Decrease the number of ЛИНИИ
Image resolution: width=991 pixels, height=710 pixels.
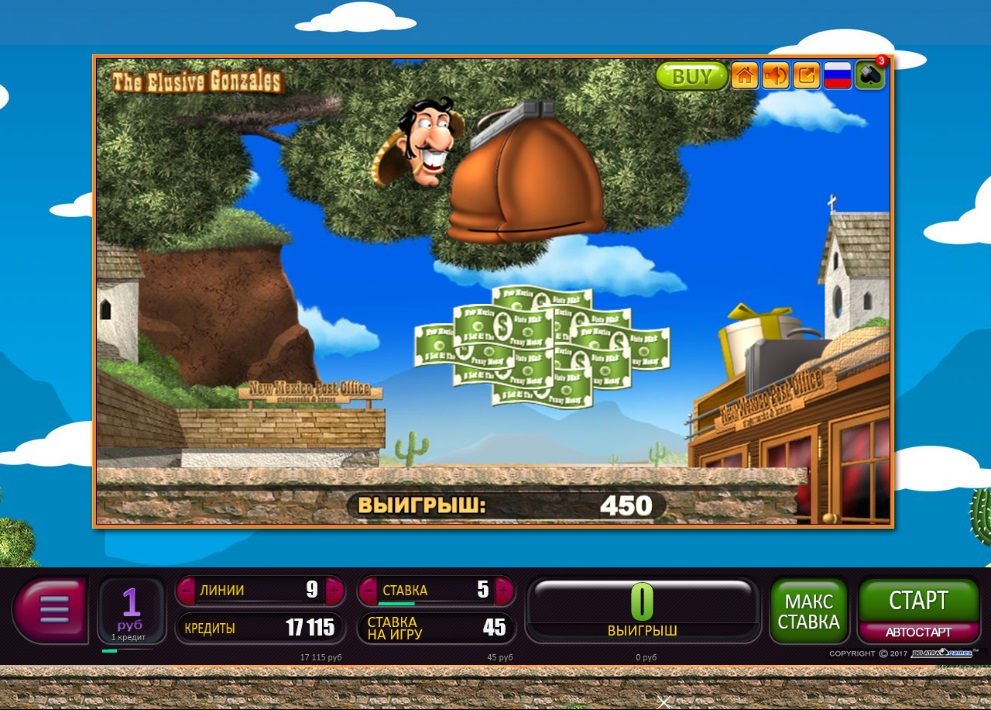pyautogui.click(x=186, y=590)
